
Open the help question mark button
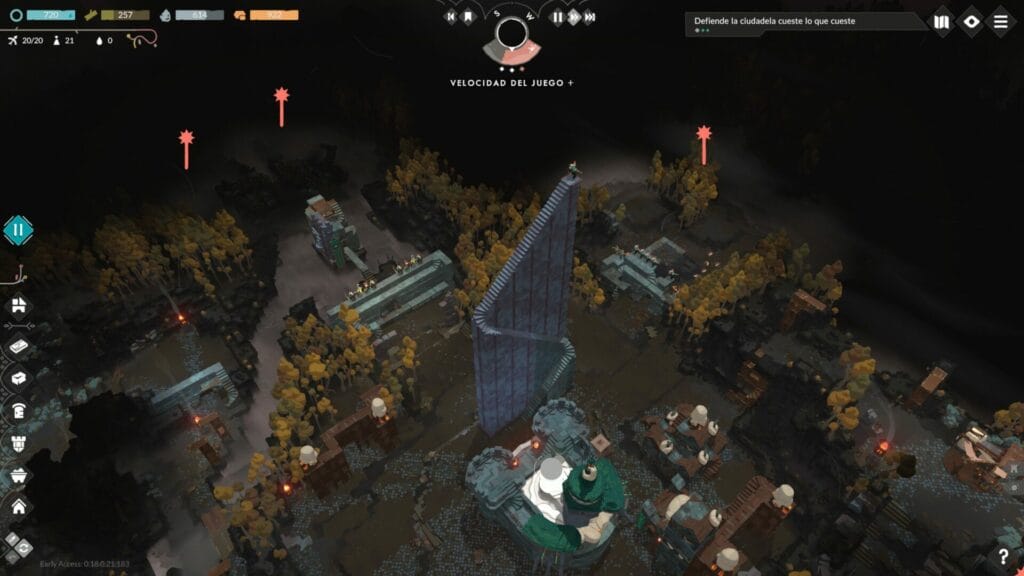point(1003,557)
